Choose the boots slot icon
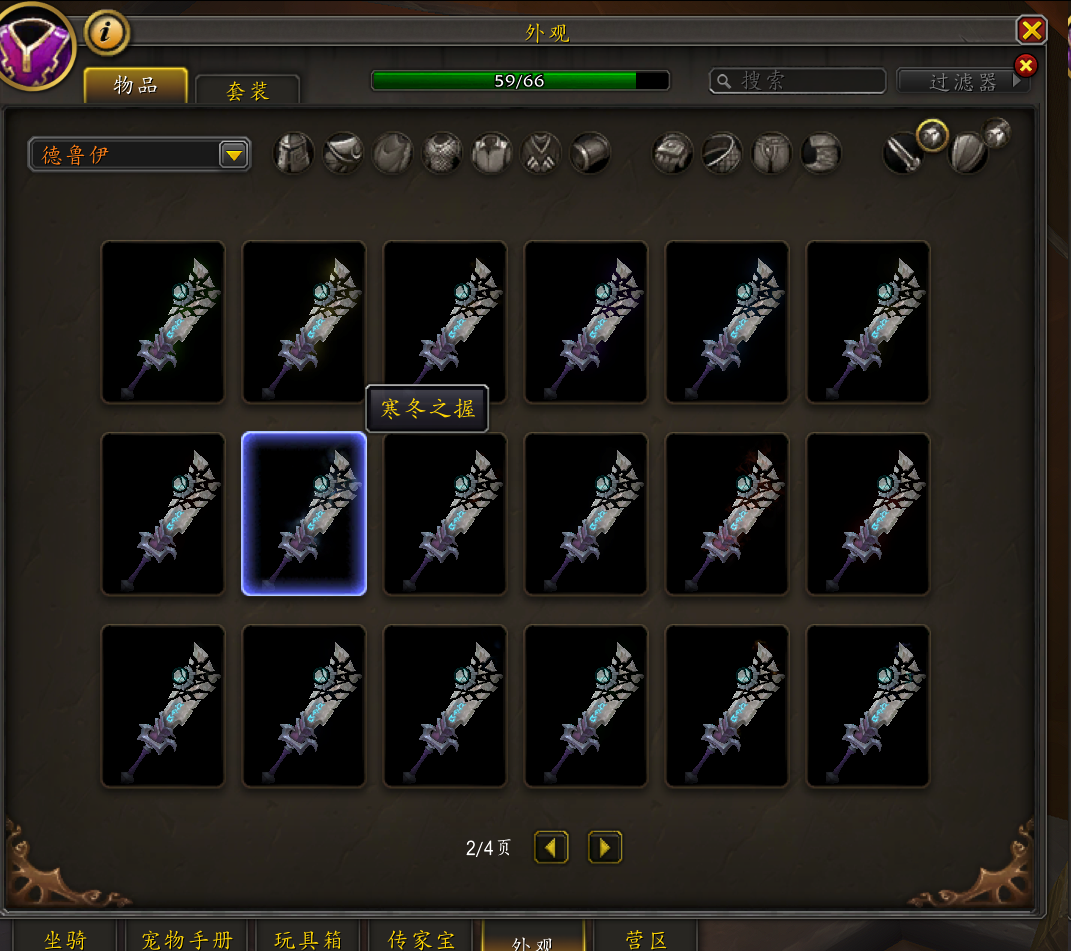The width and height of the screenshot is (1071, 951). click(821, 154)
